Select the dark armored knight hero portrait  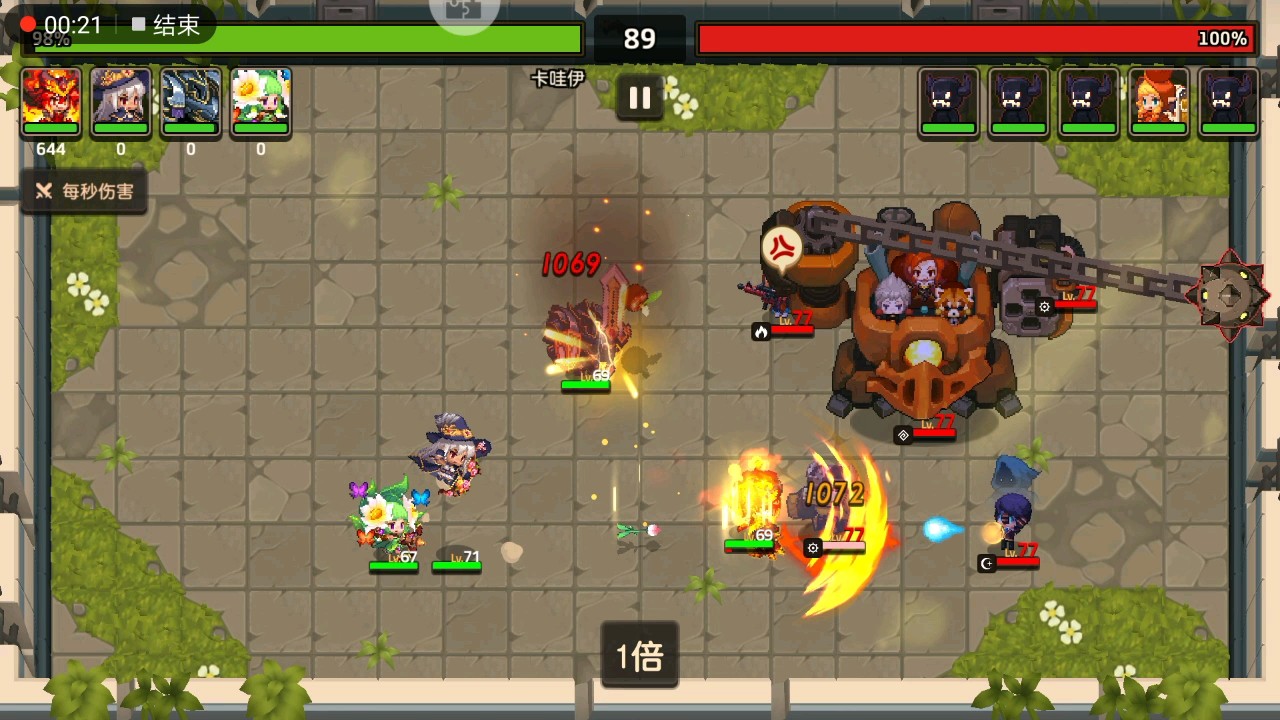(191, 101)
